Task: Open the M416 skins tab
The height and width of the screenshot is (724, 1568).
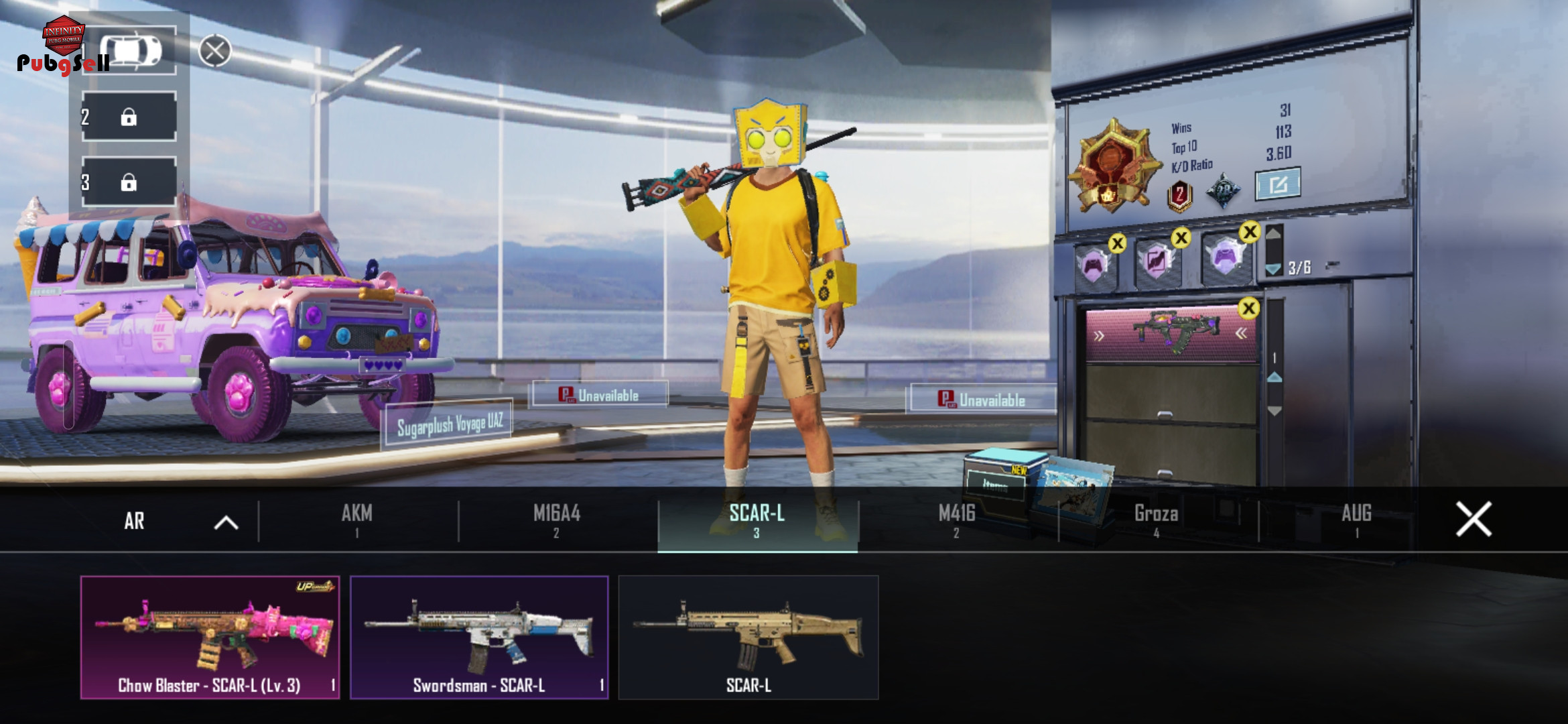Action: (957, 520)
